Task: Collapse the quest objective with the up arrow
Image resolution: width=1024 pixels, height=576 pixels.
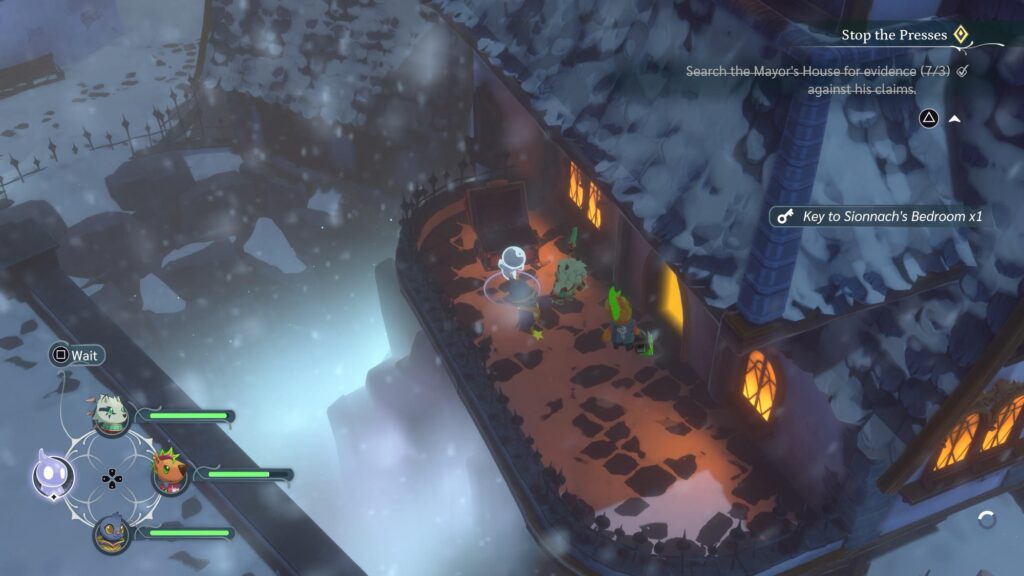Action: point(954,118)
